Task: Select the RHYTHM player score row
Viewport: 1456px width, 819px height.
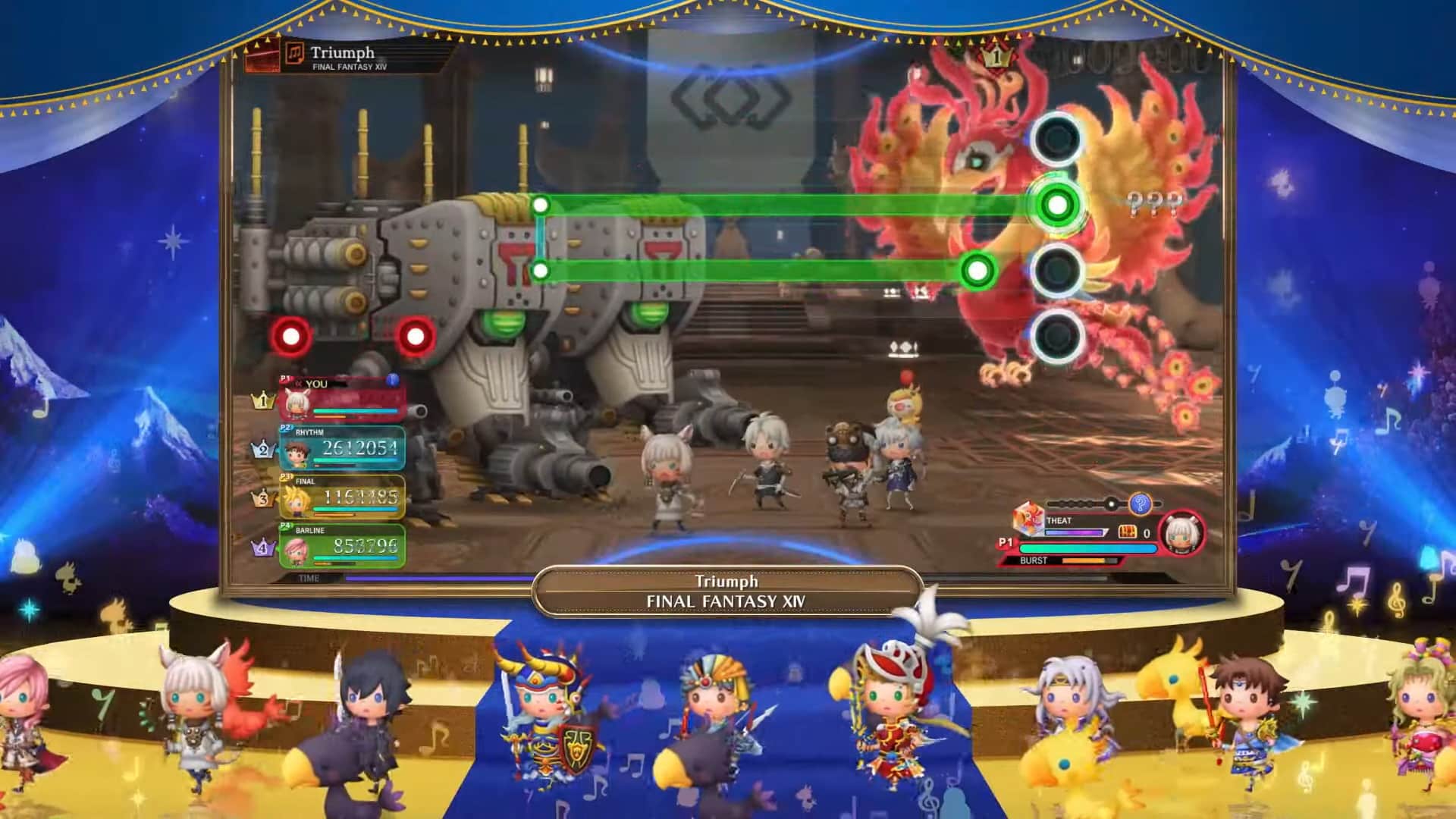Action: click(x=342, y=449)
